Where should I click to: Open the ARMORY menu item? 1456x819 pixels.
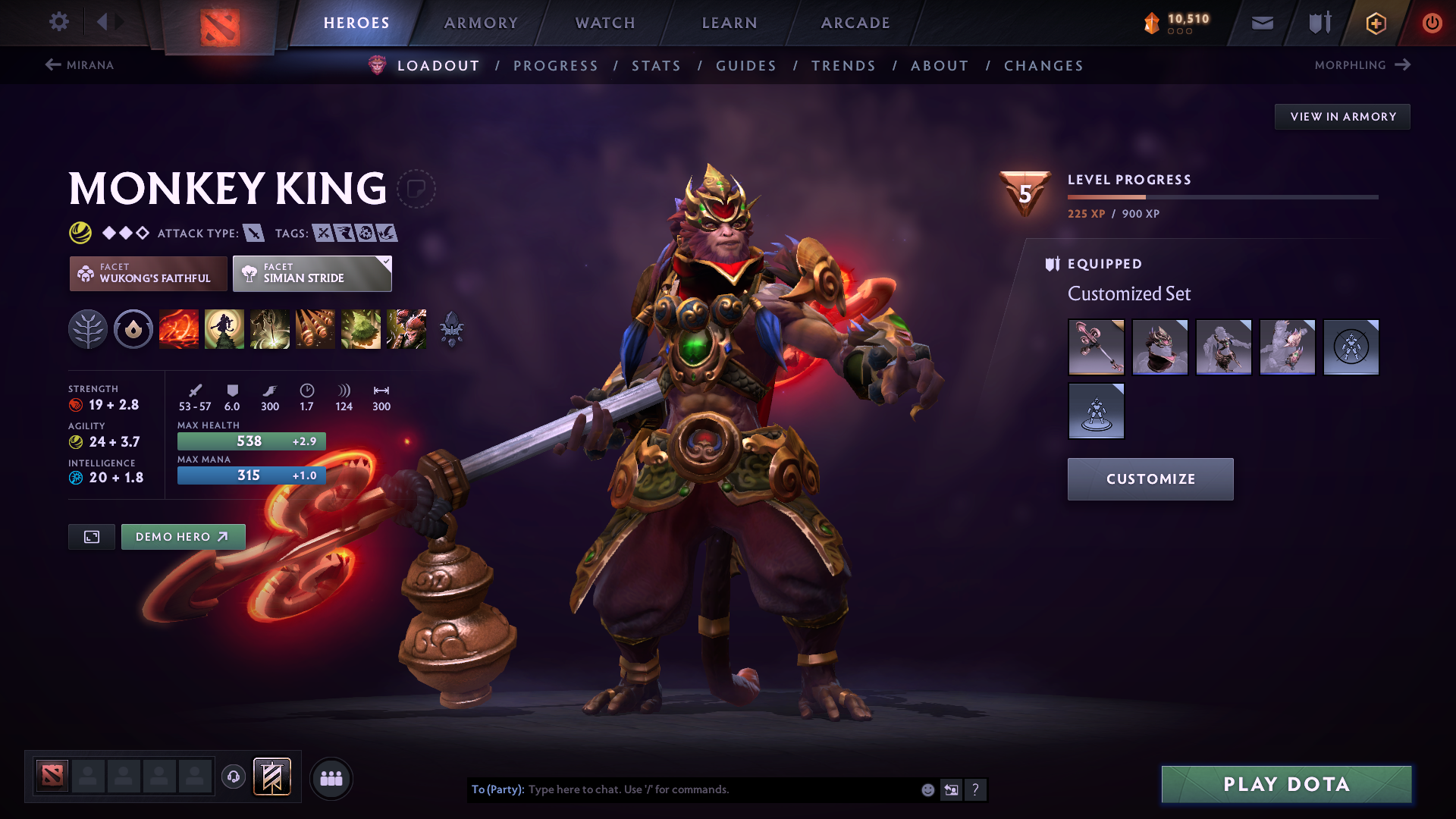tap(481, 23)
